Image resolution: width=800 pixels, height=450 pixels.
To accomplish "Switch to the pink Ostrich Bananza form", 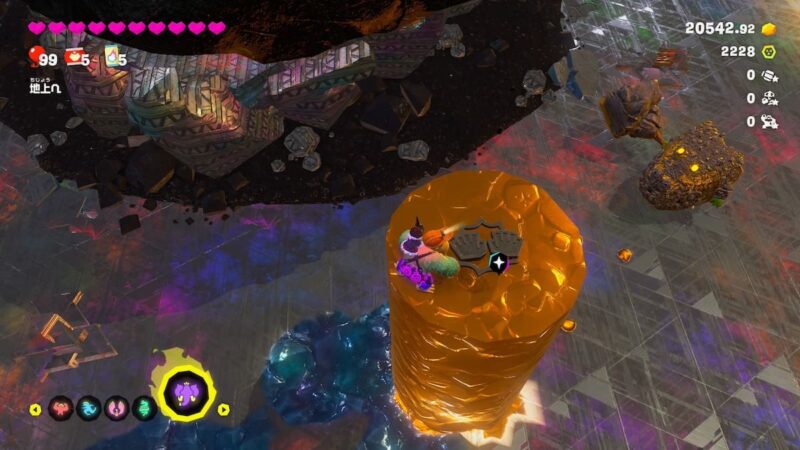I will 117,408.
